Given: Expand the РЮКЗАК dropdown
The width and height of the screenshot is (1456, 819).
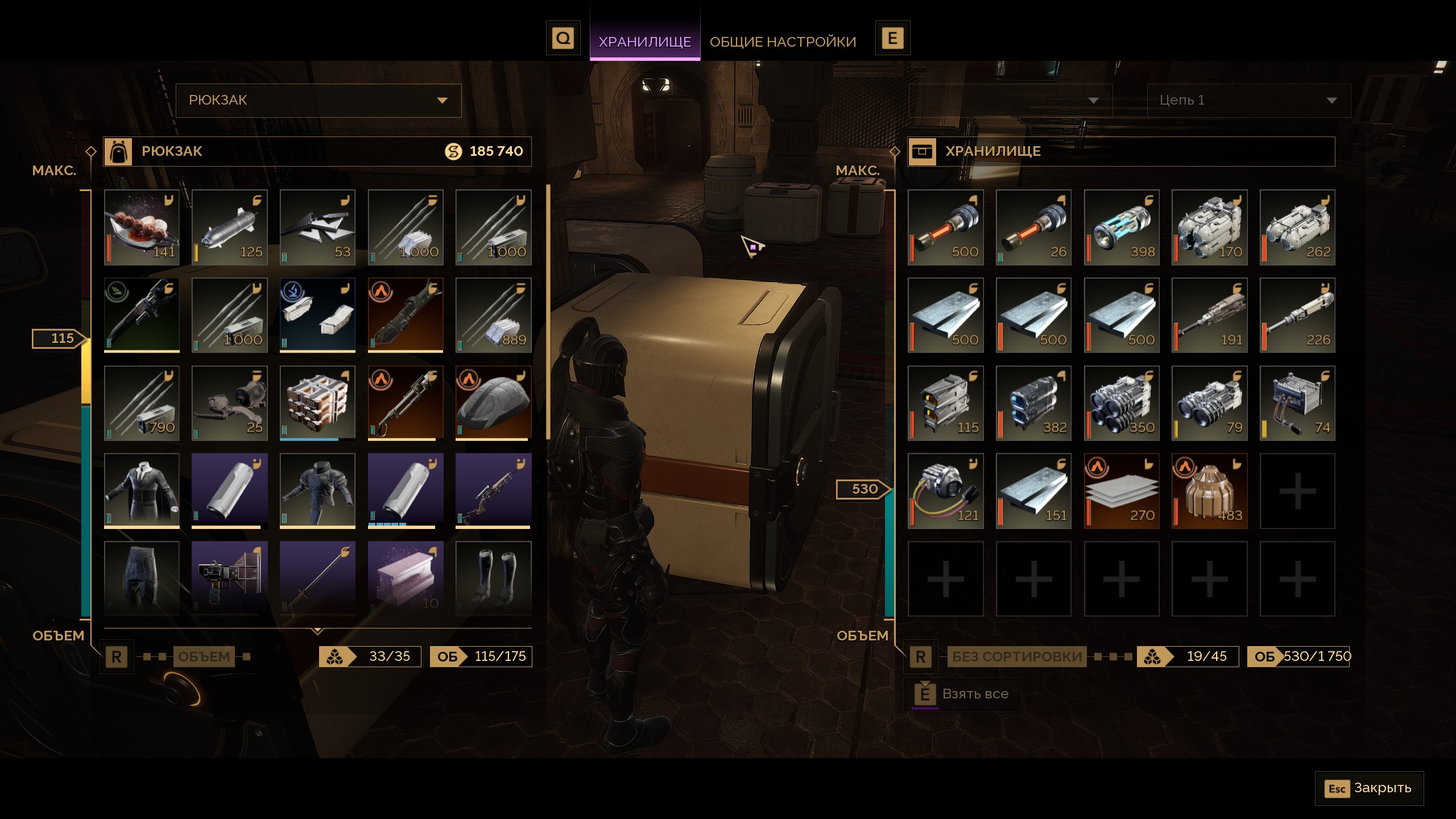Looking at the screenshot, I should pyautogui.click(x=318, y=101).
